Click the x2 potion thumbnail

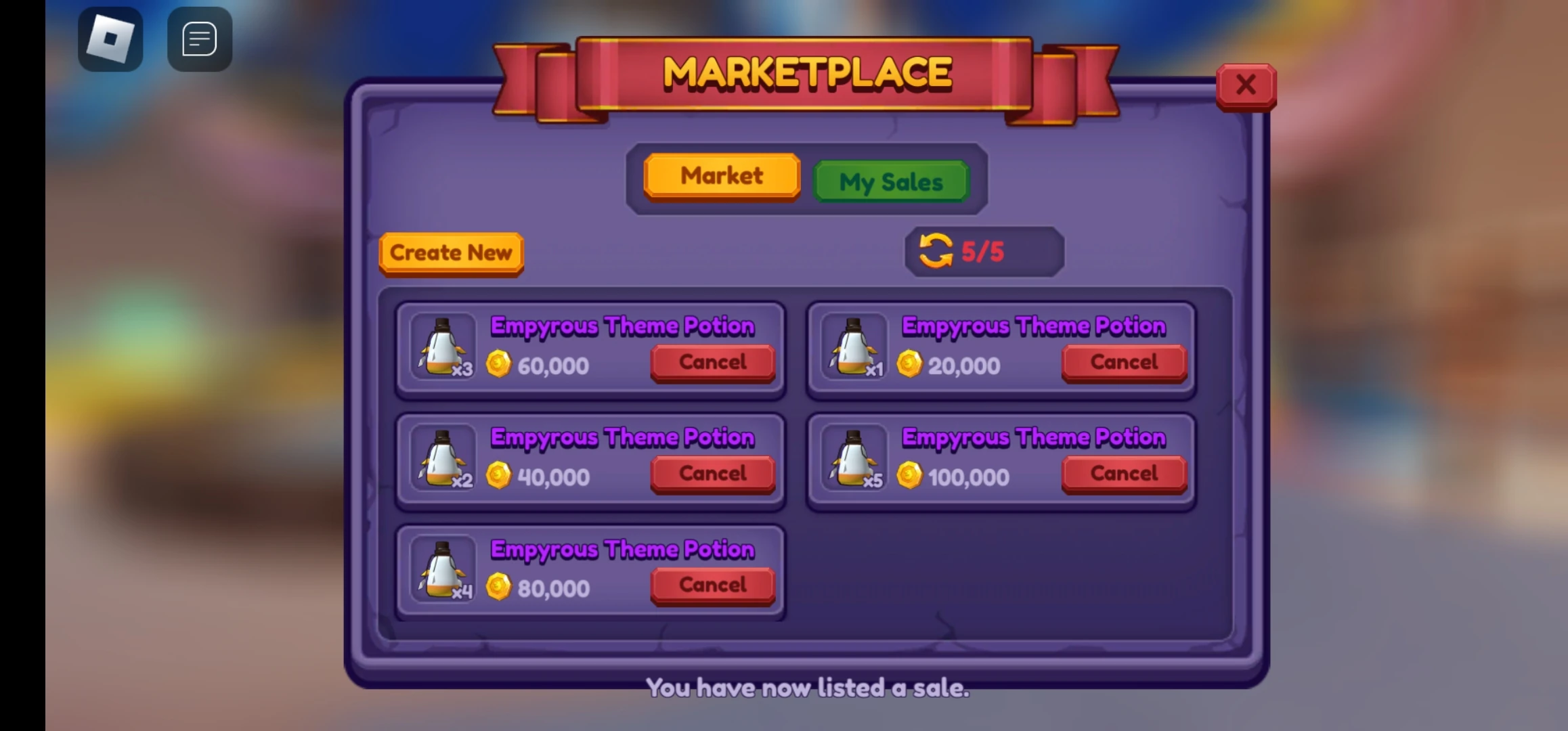coord(441,460)
